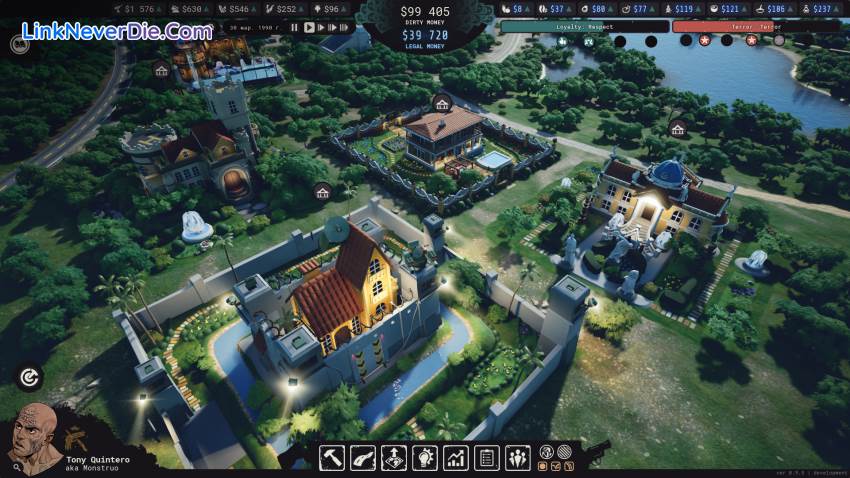Open the territory expansion arrow button
This screenshot has height=478, width=850.
point(394,457)
